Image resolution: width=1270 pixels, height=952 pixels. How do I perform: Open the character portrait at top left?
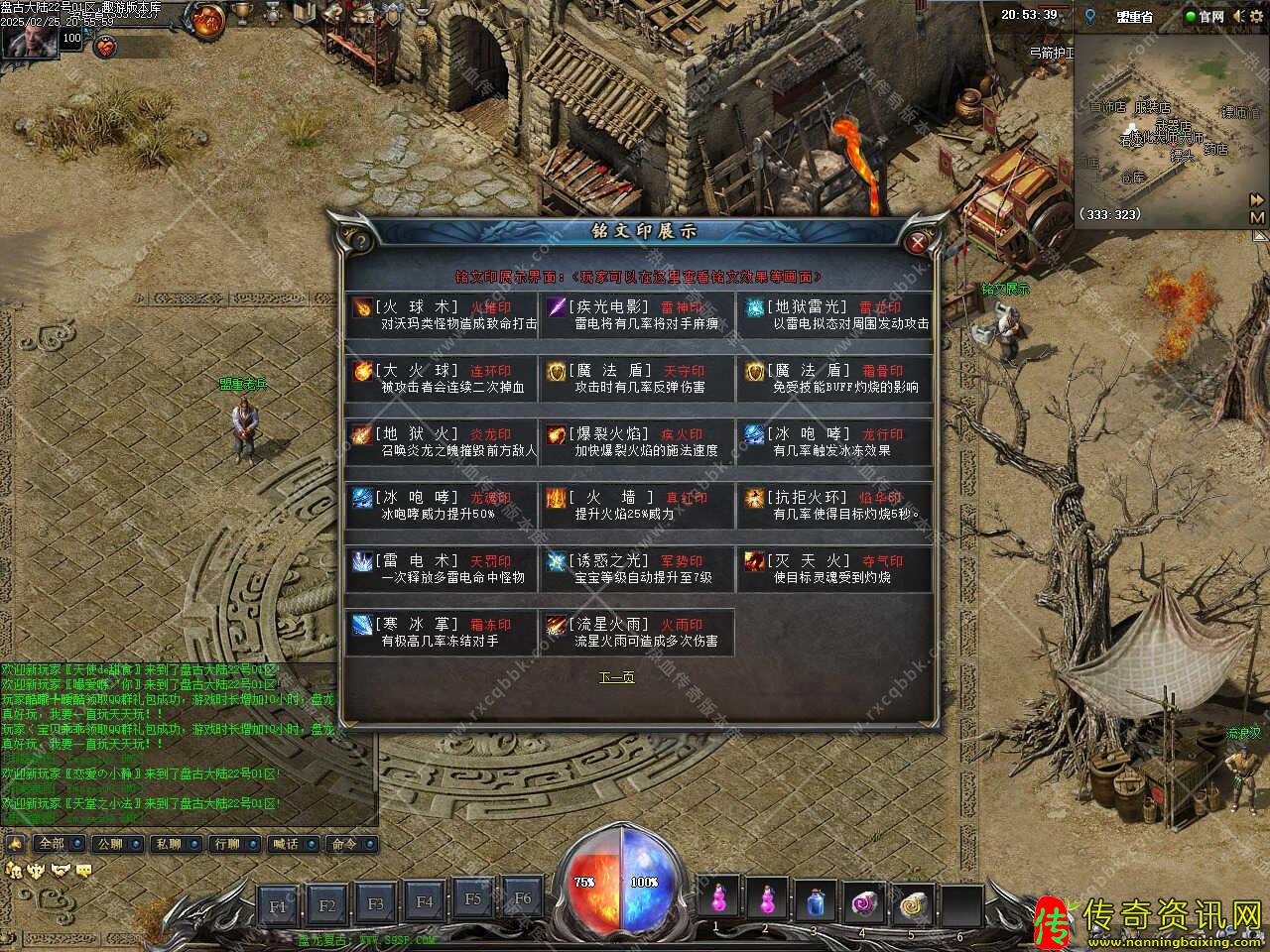(x=27, y=40)
